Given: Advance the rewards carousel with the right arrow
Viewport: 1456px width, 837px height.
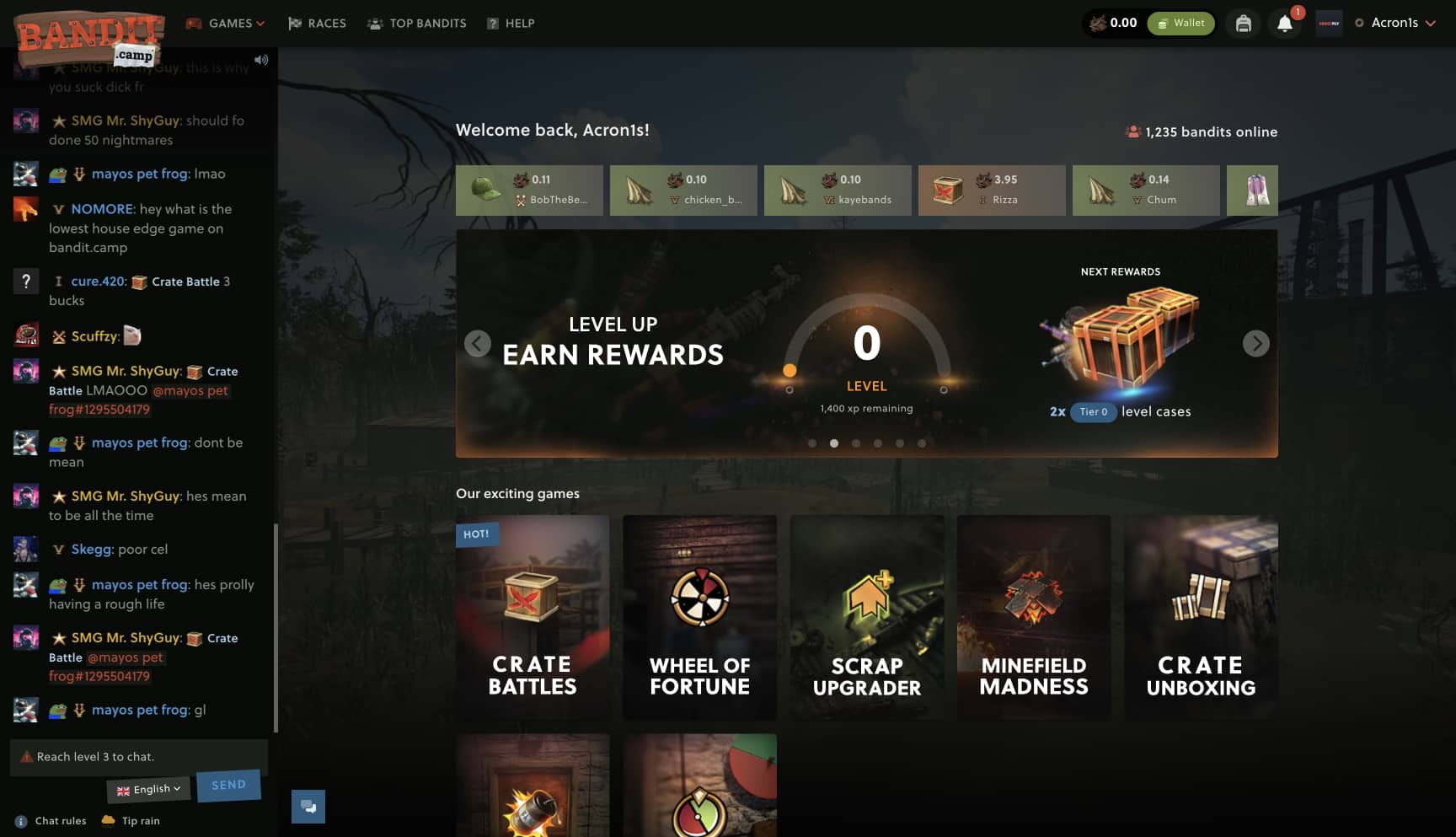Looking at the screenshot, I should [x=1255, y=343].
